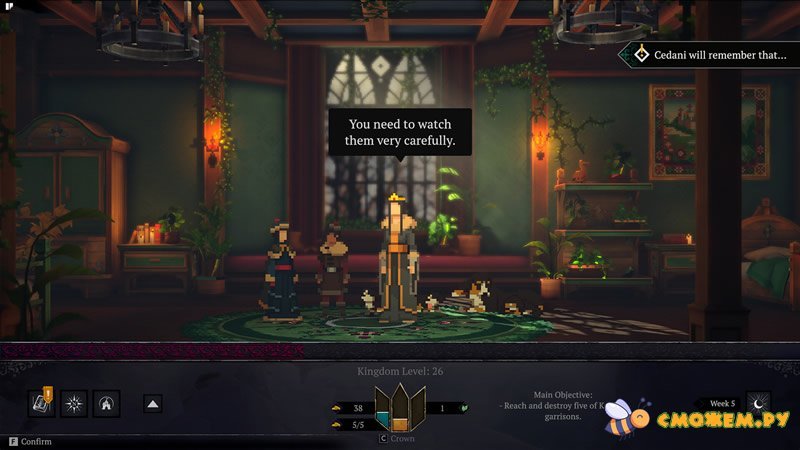The height and width of the screenshot is (450, 800).
Task: Open the Main Objective tracker
Action: coord(553,407)
